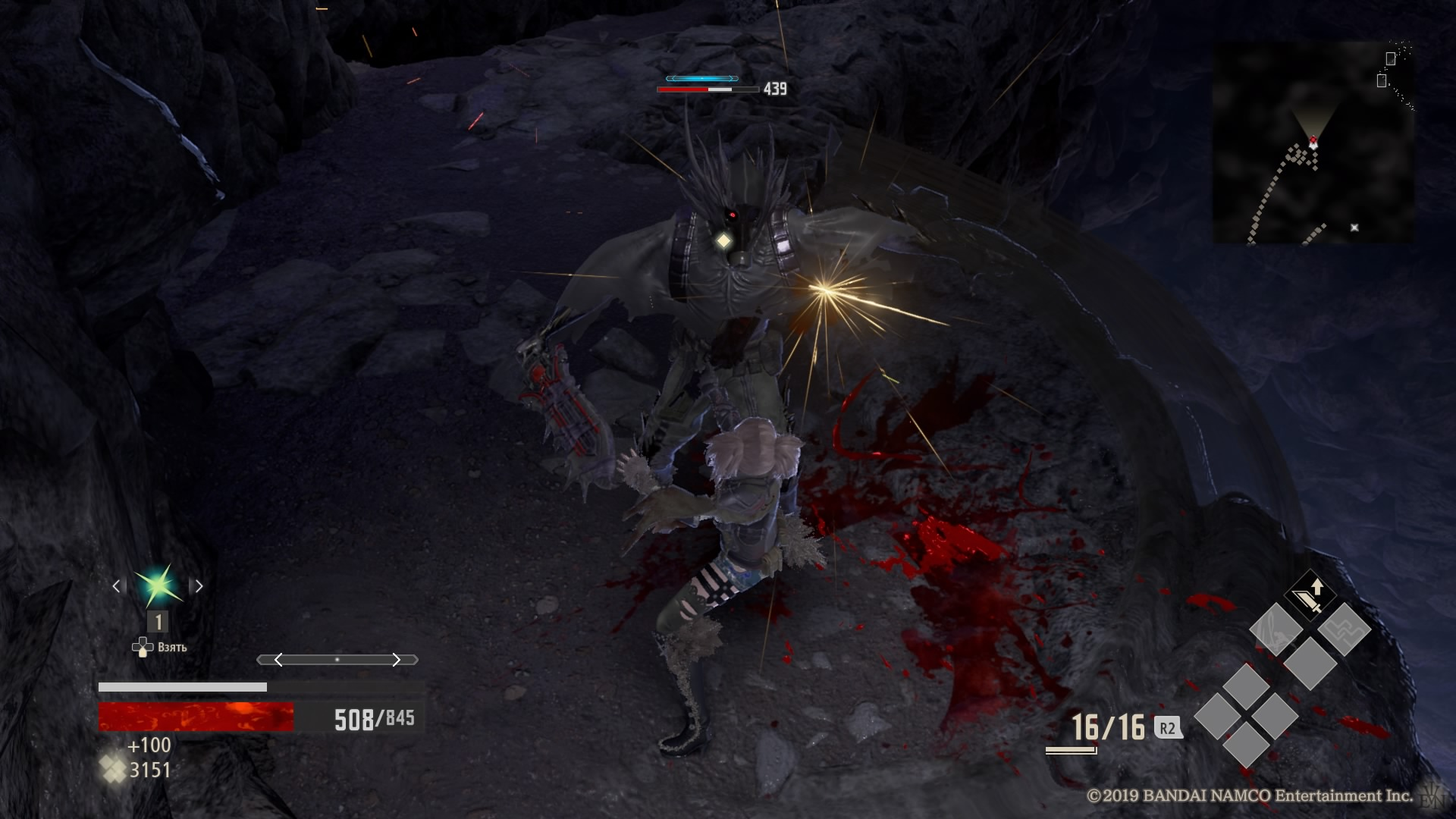Select the green star item slot
This screenshot has width=1456, height=819.
pyautogui.click(x=158, y=585)
